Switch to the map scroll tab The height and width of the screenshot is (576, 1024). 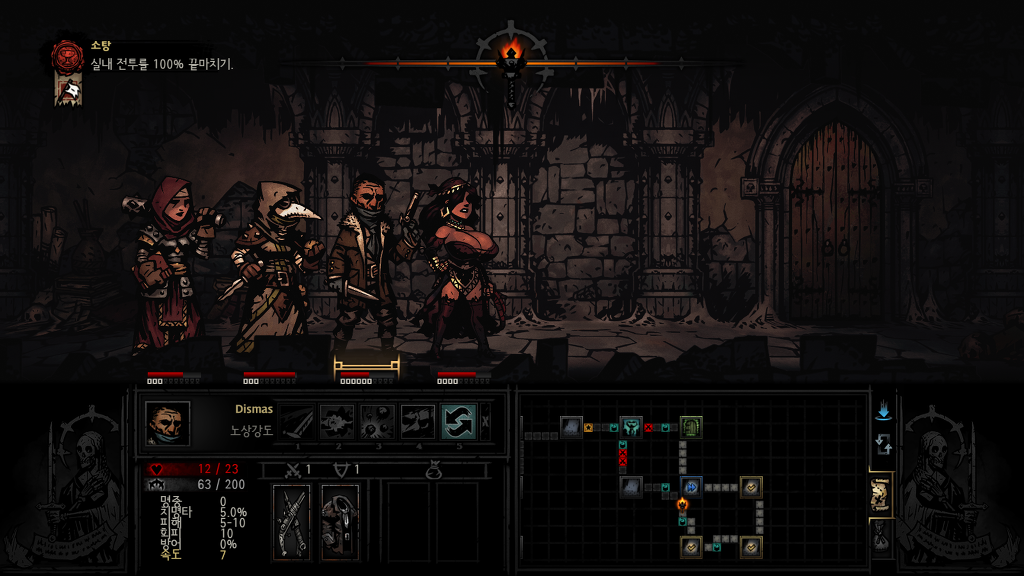pyautogui.click(x=881, y=494)
